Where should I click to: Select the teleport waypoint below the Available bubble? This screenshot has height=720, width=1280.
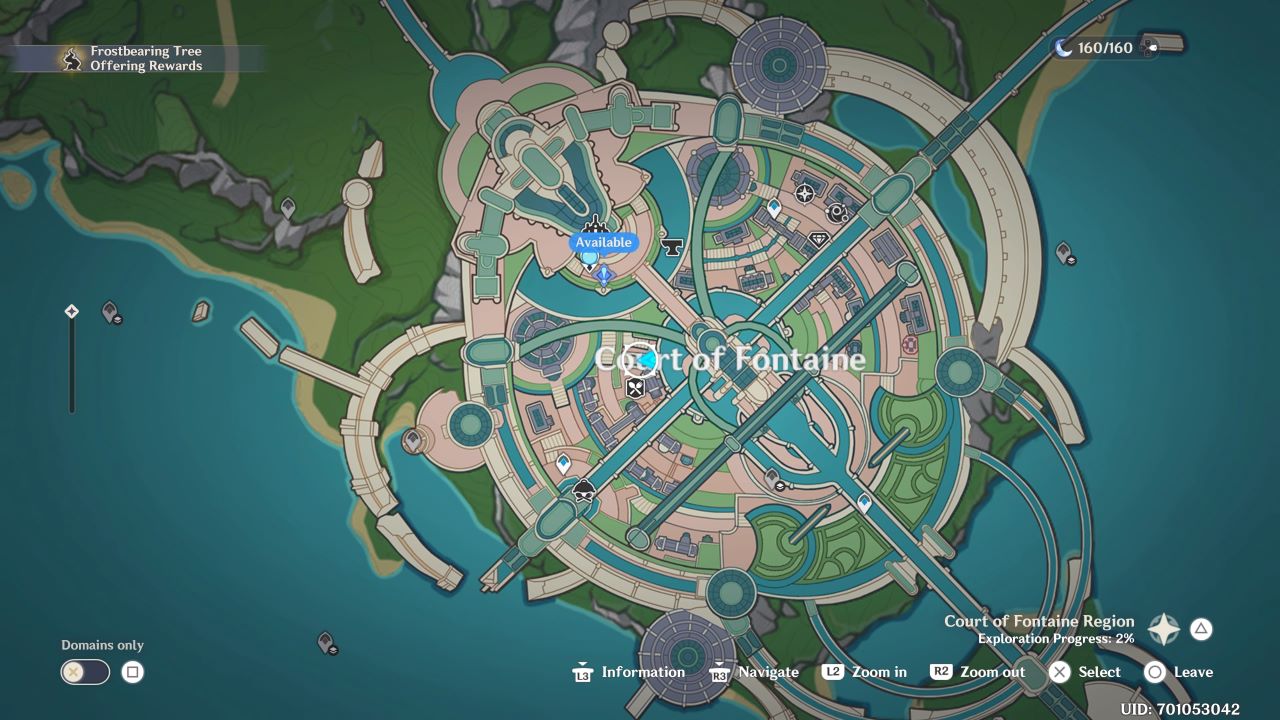click(590, 258)
